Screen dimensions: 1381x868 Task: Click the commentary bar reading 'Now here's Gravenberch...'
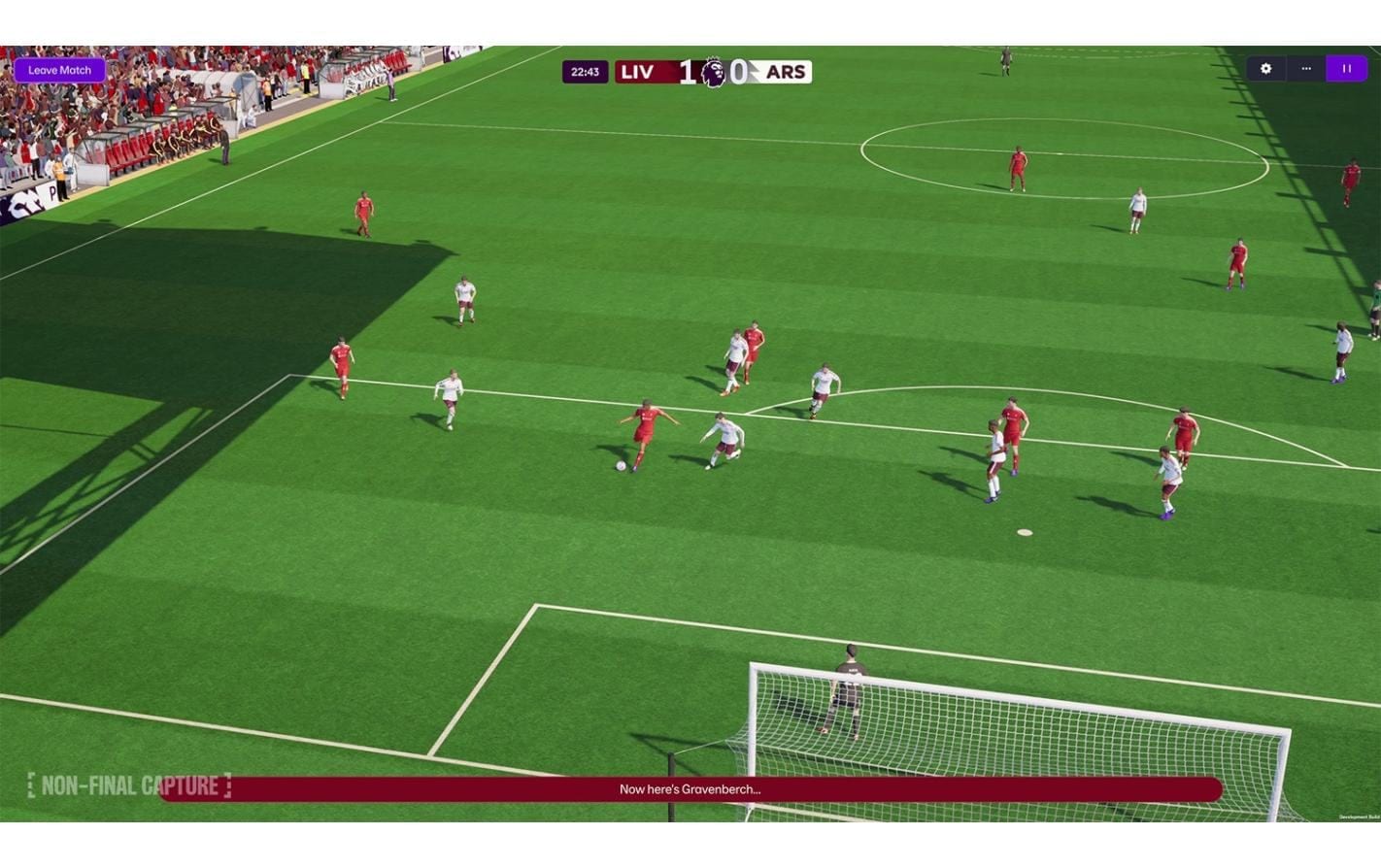pyautogui.click(x=691, y=789)
